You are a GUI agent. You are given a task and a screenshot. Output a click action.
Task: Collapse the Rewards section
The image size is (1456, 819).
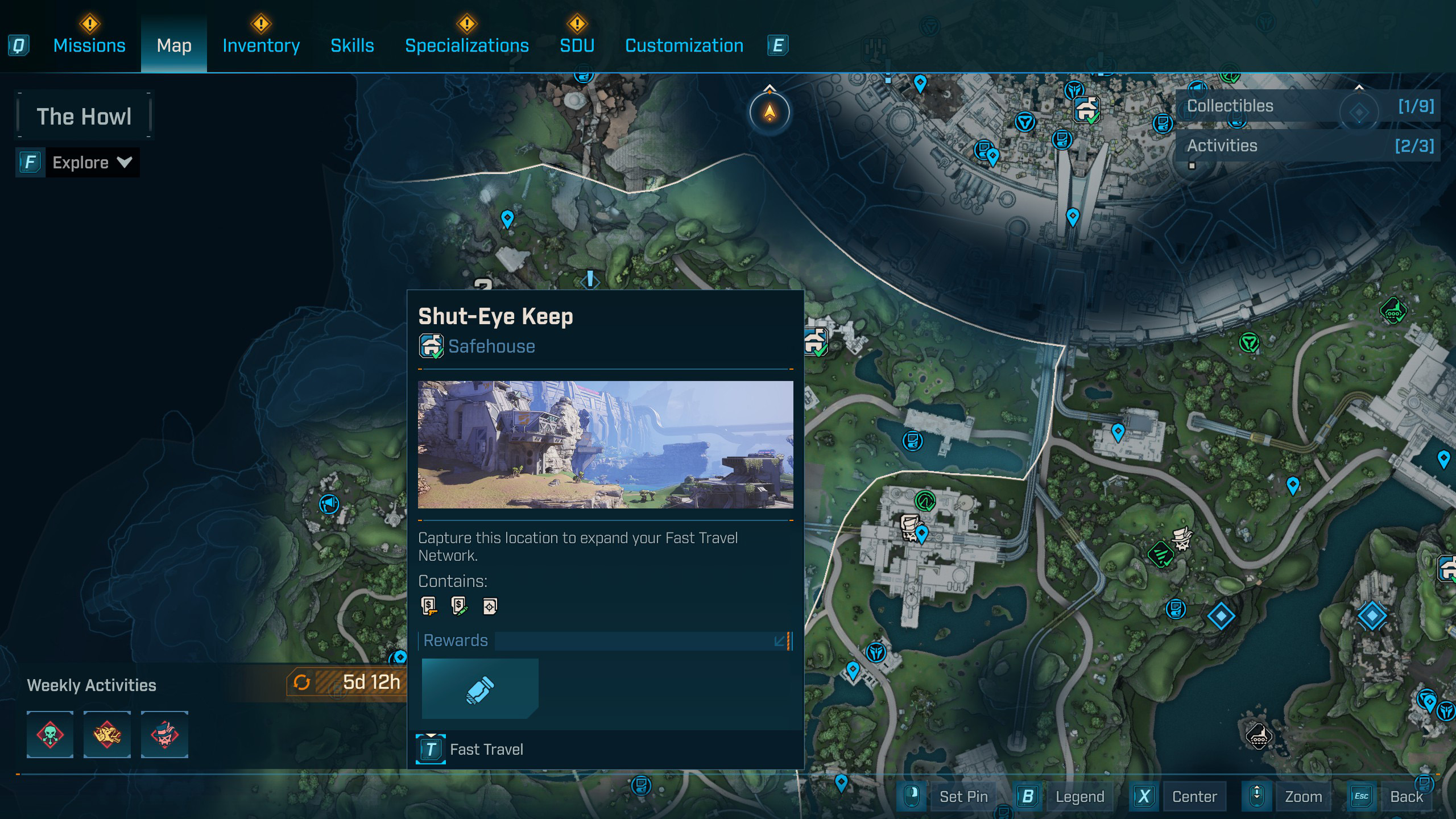[781, 641]
